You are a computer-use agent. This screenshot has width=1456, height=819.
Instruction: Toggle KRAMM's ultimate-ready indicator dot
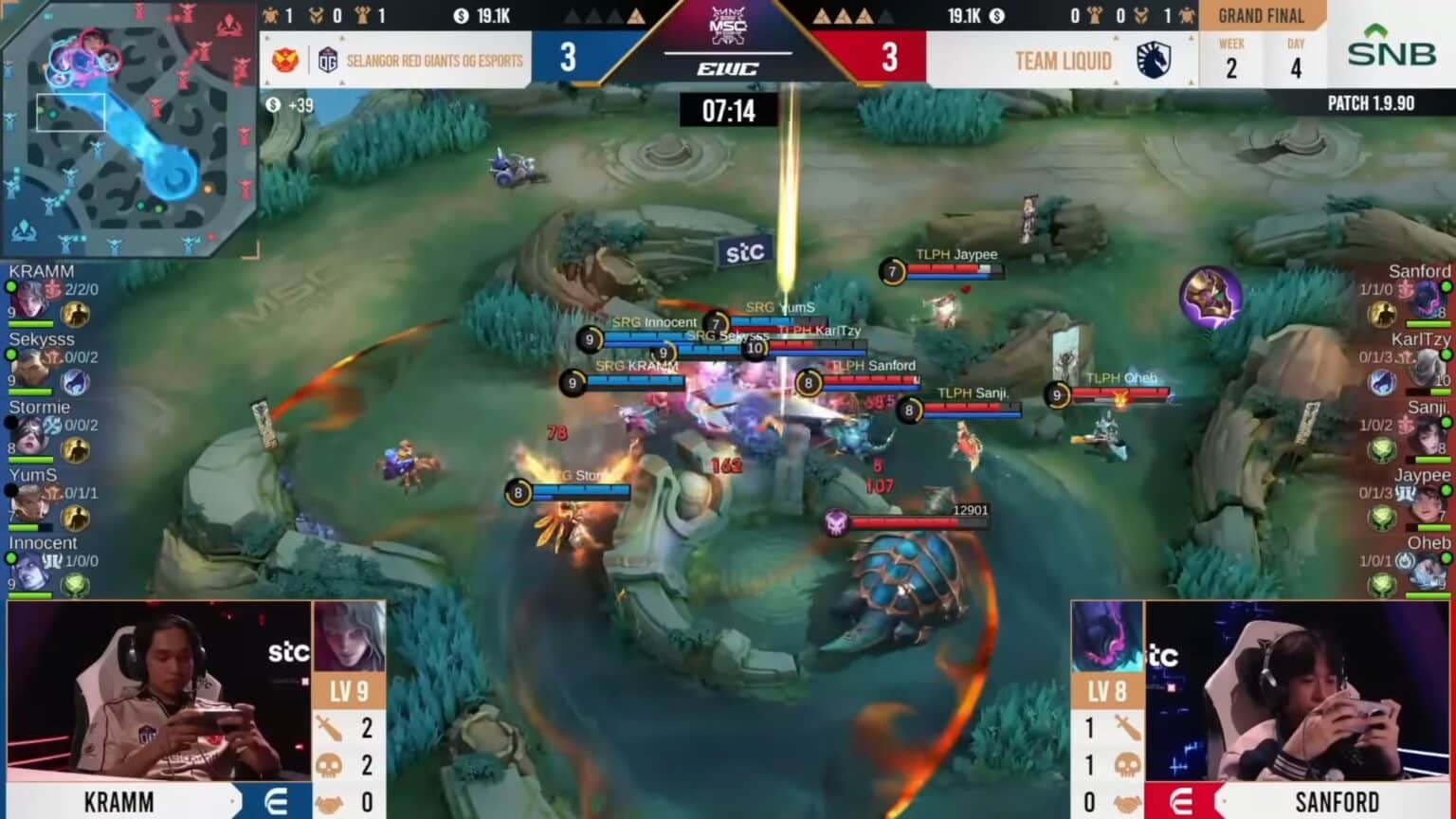point(9,285)
